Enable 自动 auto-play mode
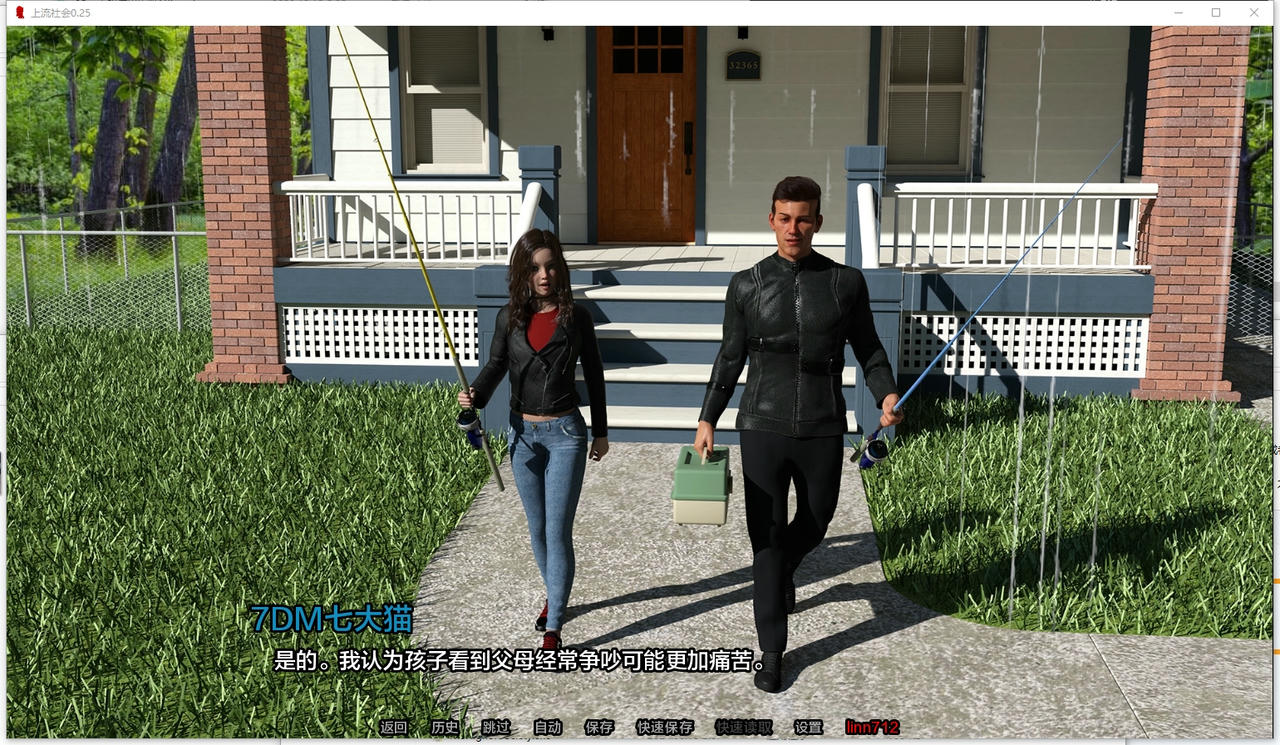 (548, 728)
